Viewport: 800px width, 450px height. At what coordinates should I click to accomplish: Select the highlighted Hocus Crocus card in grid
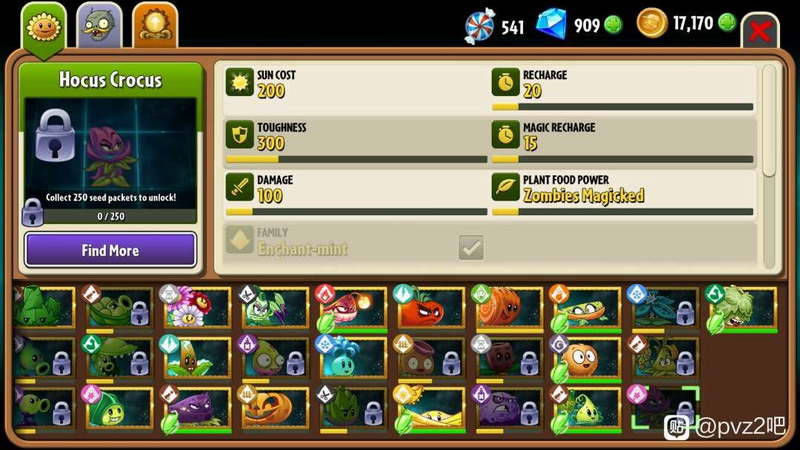tap(661, 408)
